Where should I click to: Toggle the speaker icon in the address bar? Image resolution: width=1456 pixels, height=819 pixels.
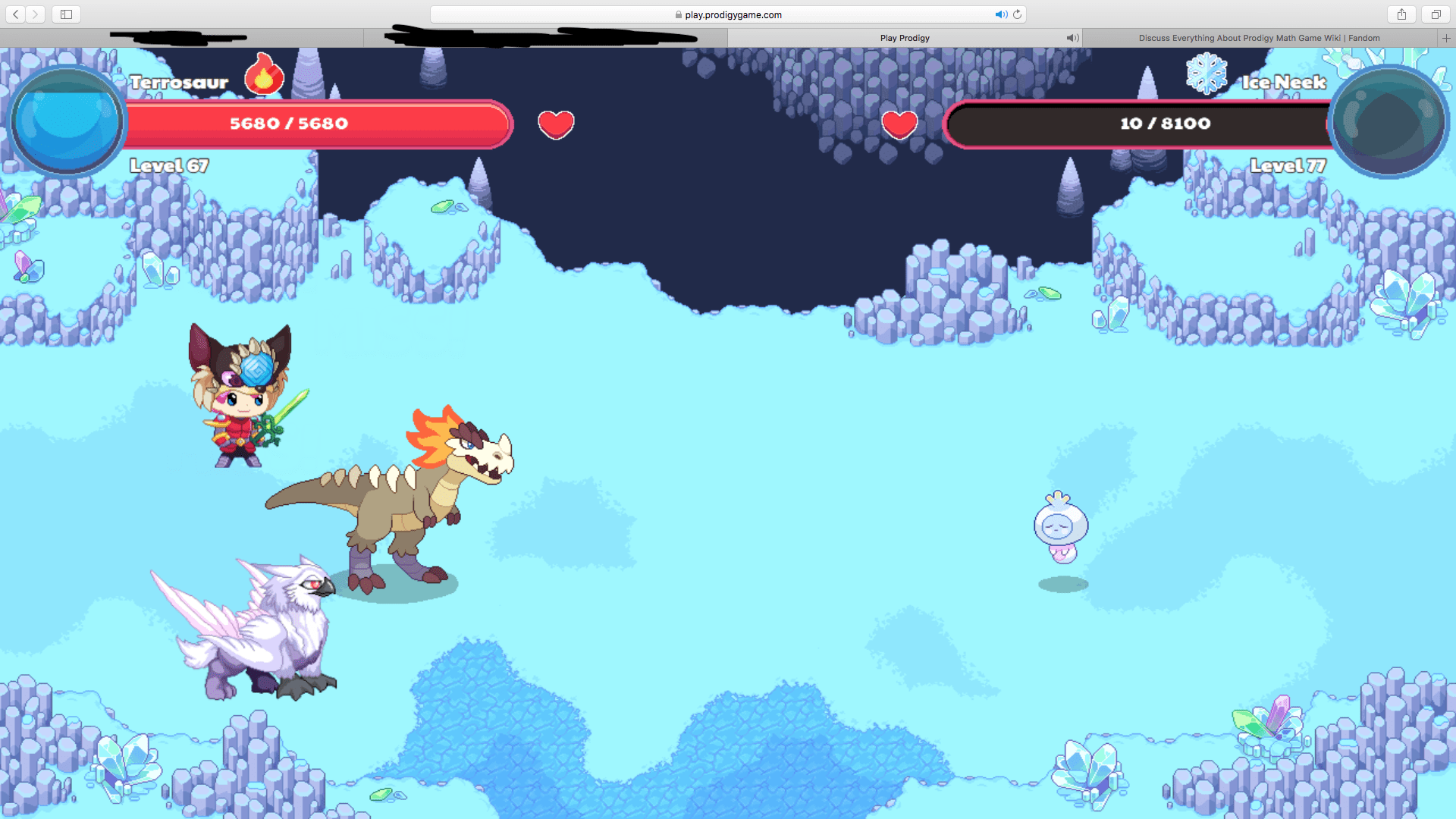tap(1001, 14)
